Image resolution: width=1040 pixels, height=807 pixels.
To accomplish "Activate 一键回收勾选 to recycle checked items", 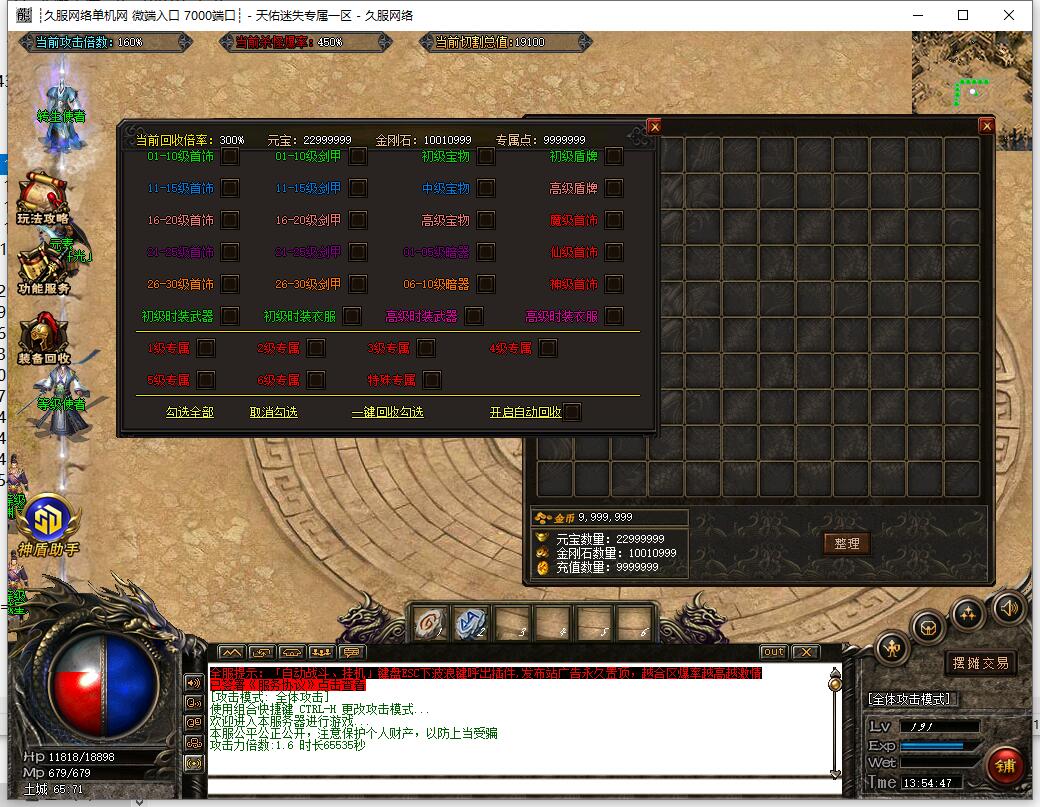I will [x=387, y=412].
